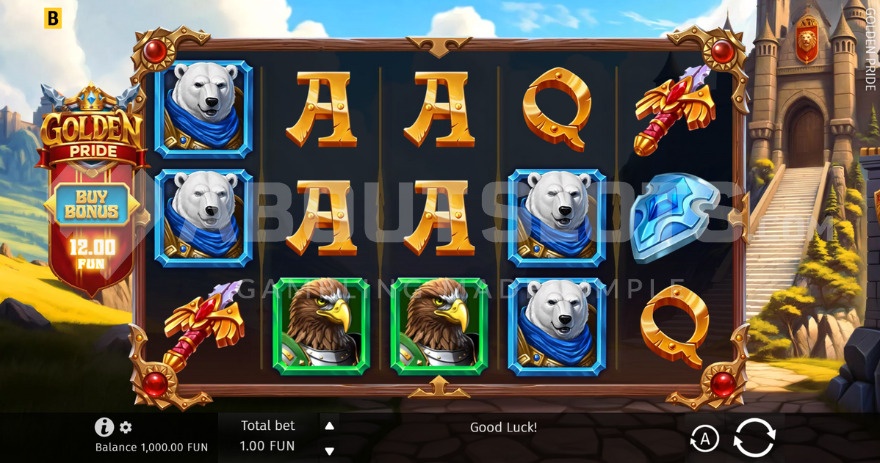880x463 pixels.
Task: Open the game info panel
Action: pyautogui.click(x=104, y=427)
